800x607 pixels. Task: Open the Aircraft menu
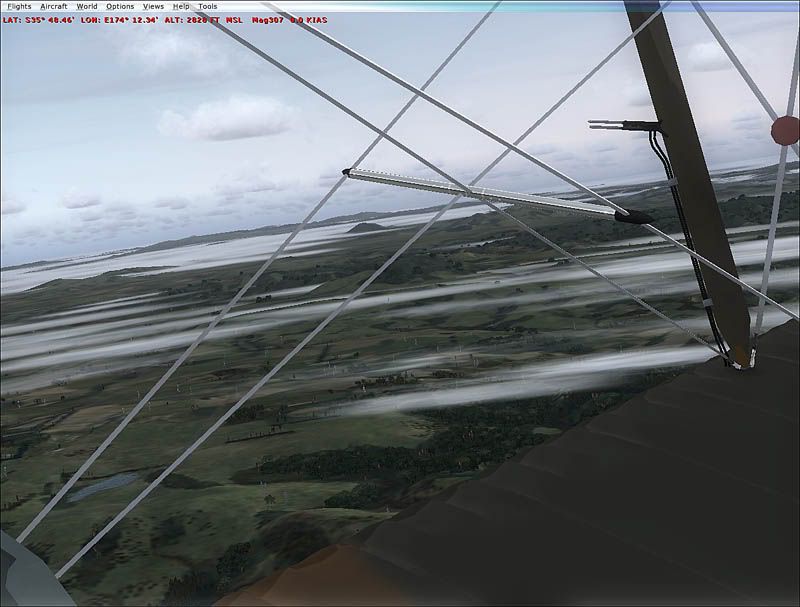pos(54,6)
